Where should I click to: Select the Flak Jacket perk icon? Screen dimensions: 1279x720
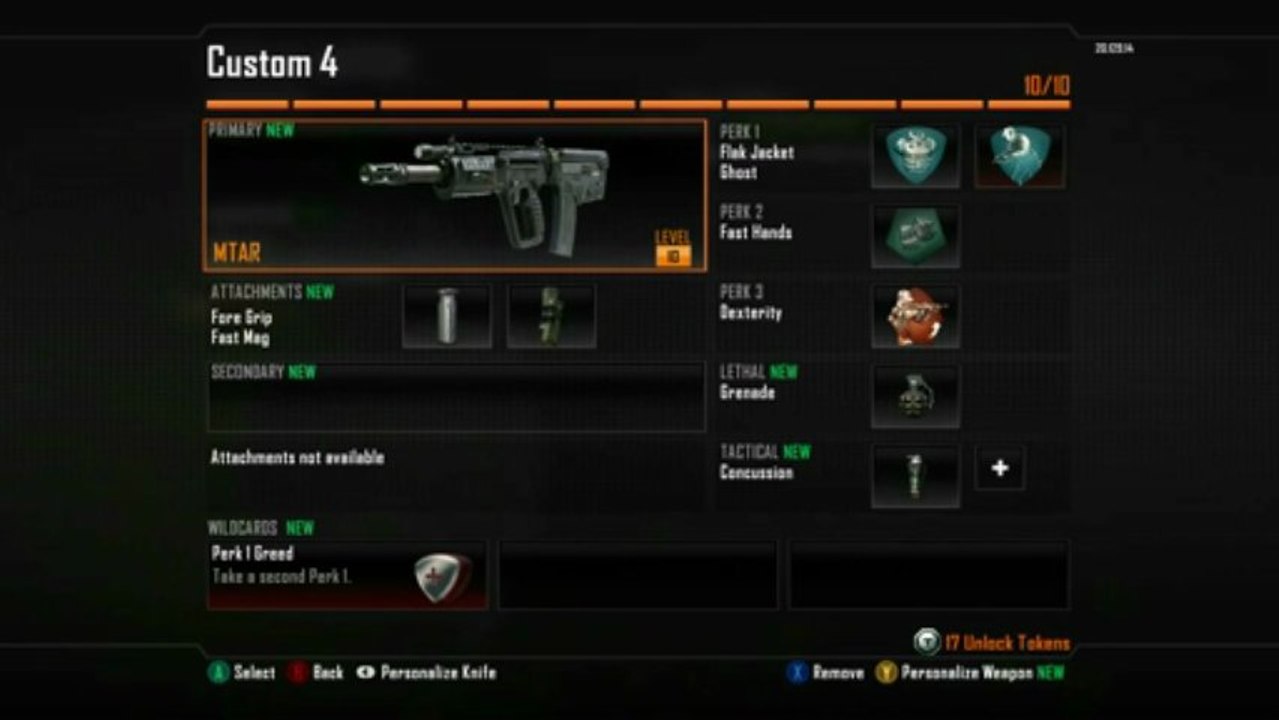coord(915,156)
